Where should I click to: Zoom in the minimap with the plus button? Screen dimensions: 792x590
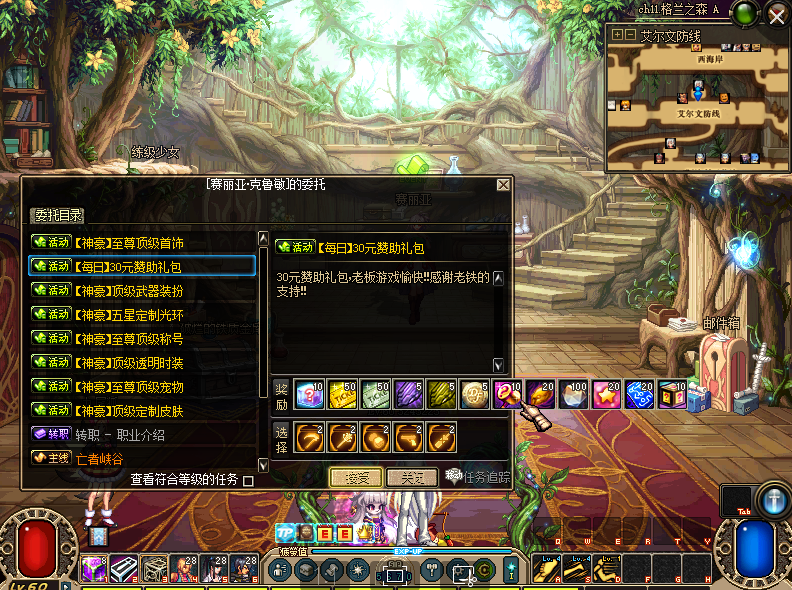coord(617,35)
